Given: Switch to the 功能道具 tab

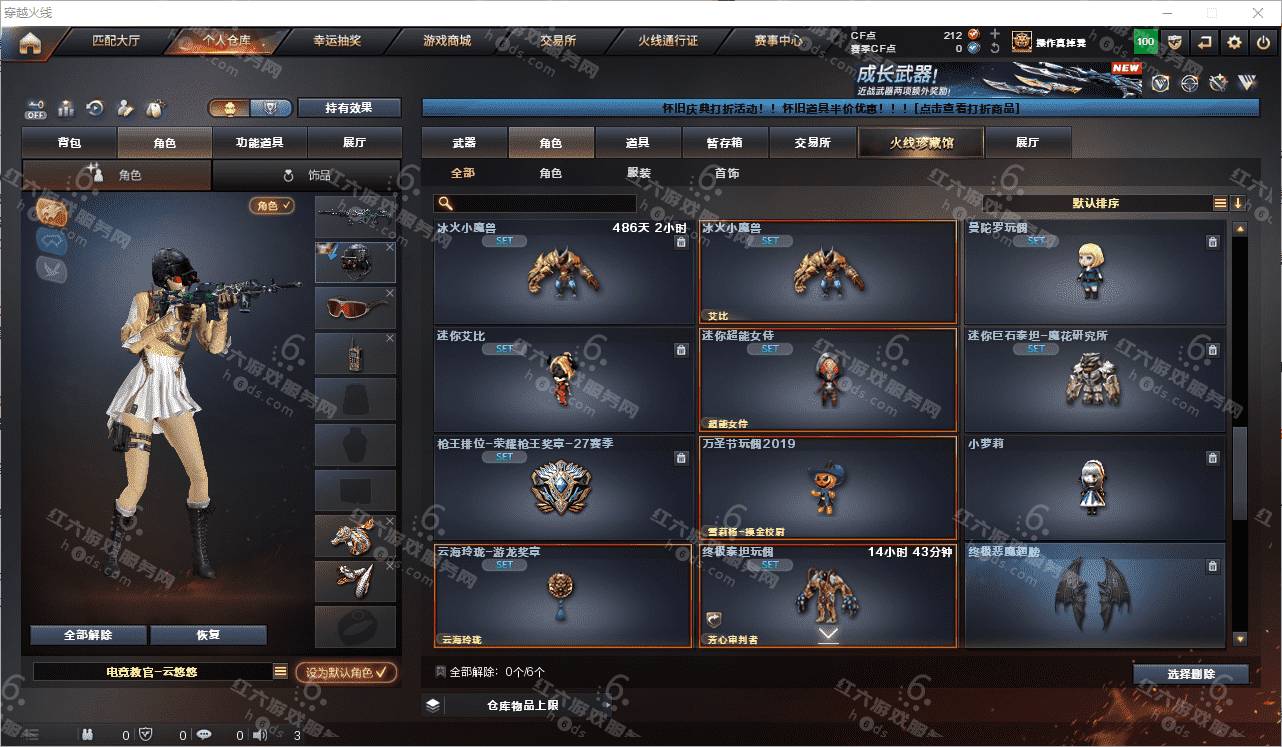Looking at the screenshot, I should [x=259, y=143].
